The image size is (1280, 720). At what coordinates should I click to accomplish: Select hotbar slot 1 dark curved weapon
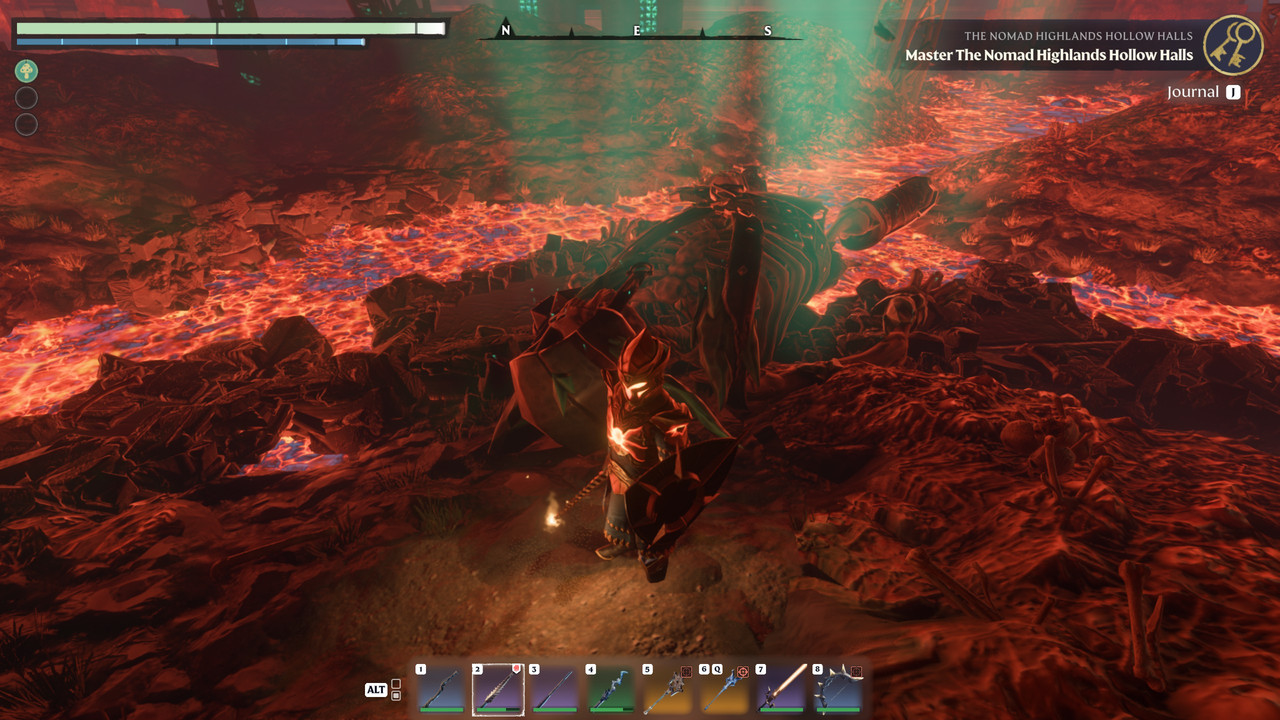pos(441,690)
